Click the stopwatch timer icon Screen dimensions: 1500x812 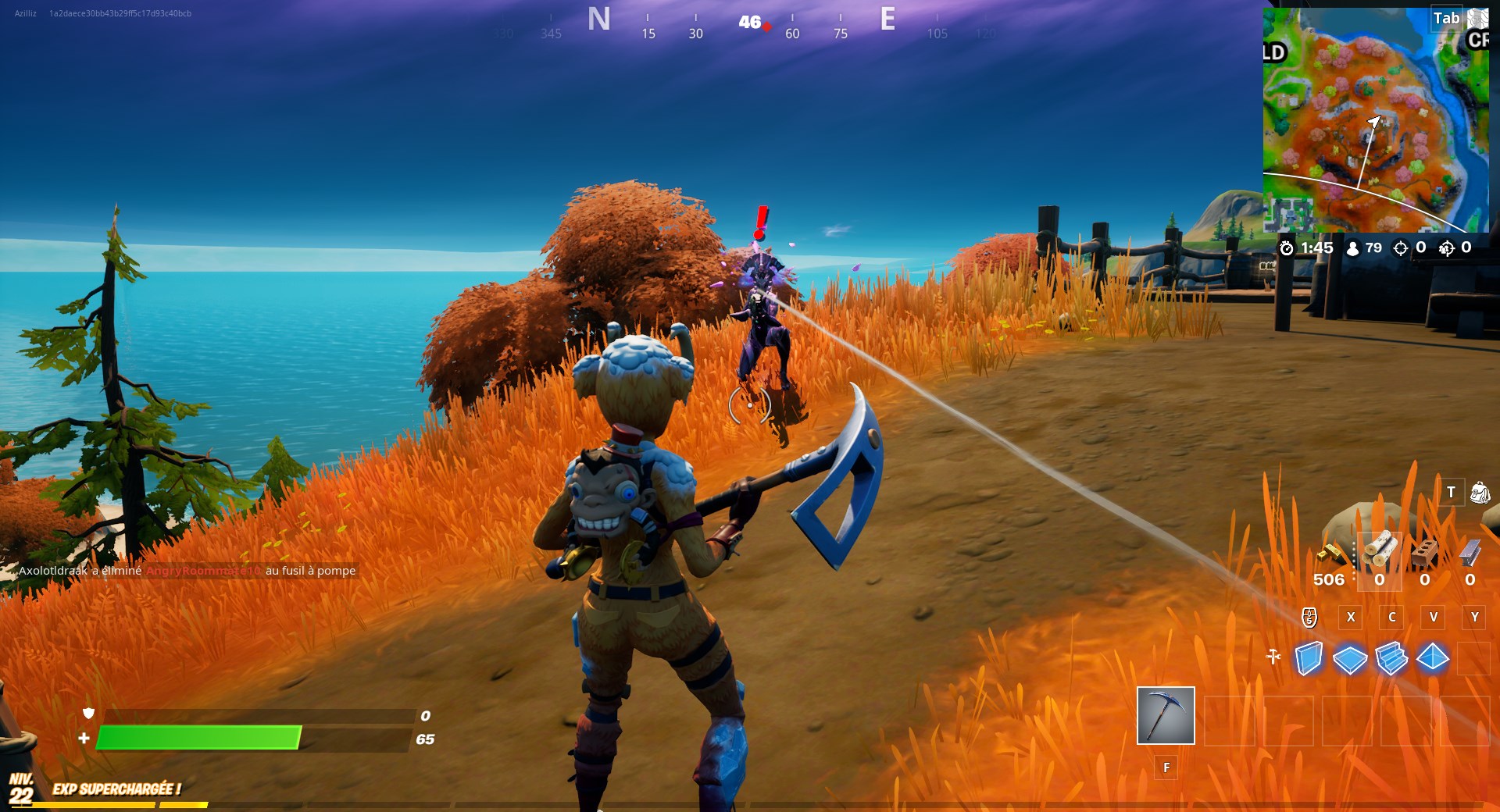coord(1288,248)
